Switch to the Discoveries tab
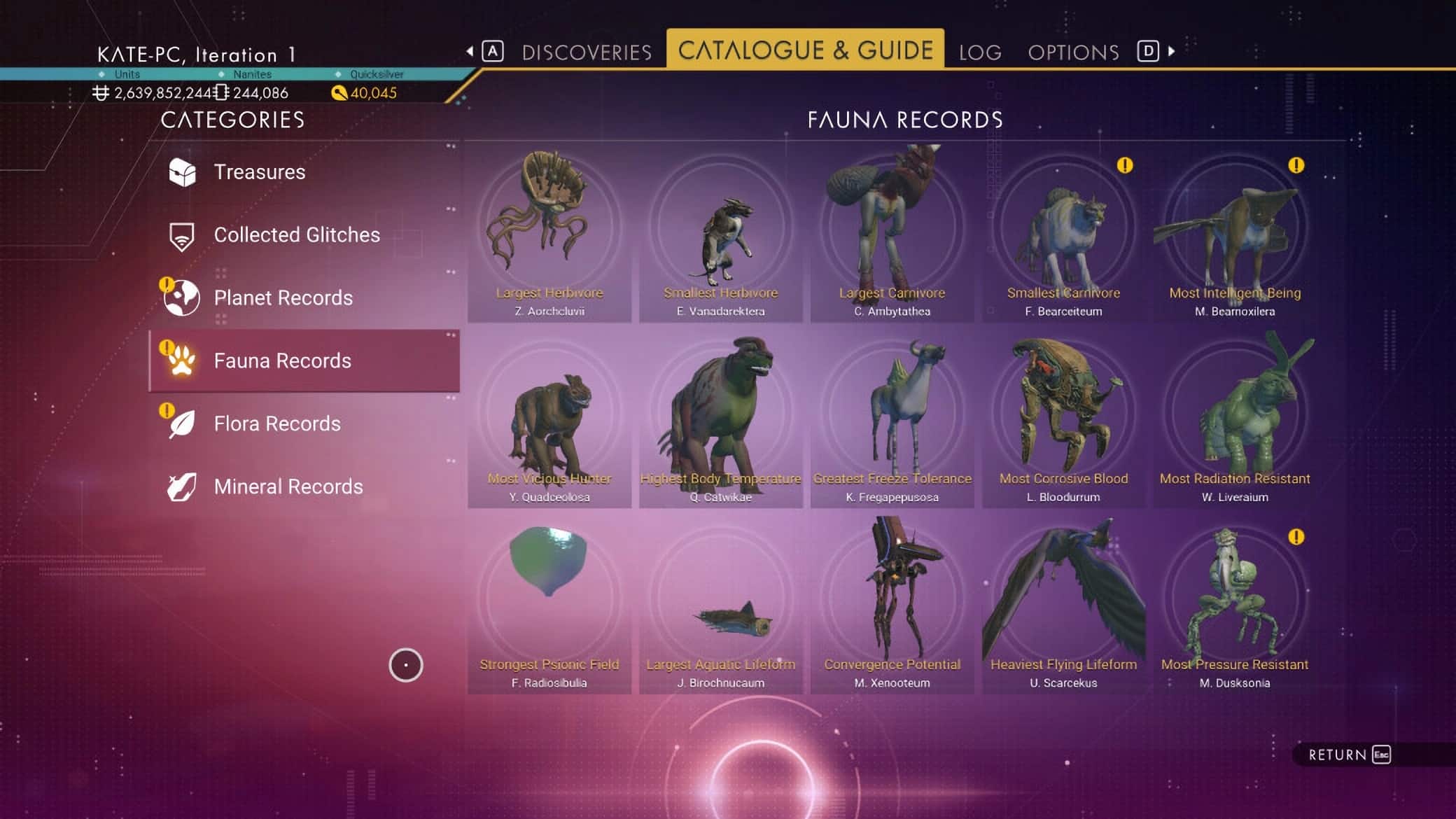This screenshot has width=1456, height=819. click(587, 50)
